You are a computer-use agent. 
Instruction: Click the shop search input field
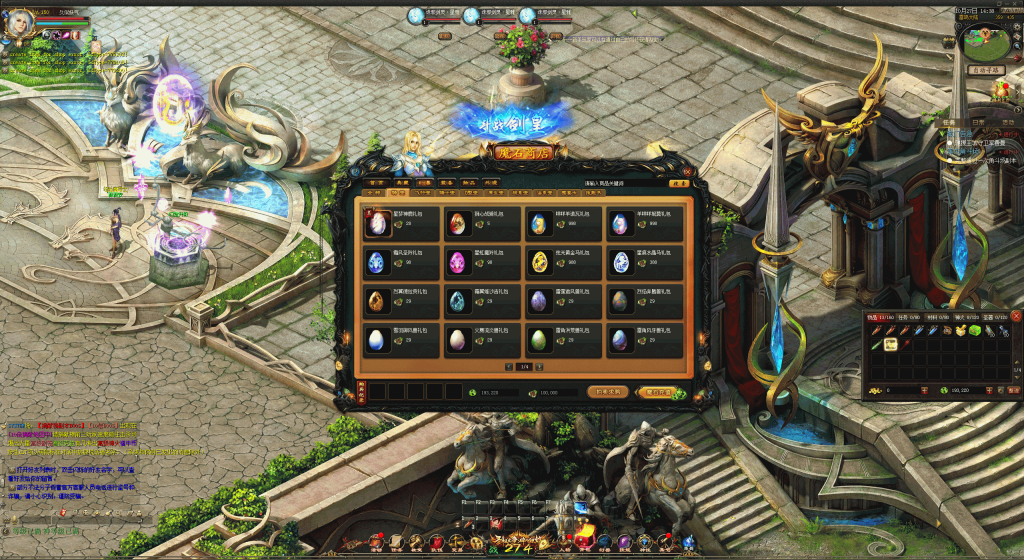click(624, 183)
